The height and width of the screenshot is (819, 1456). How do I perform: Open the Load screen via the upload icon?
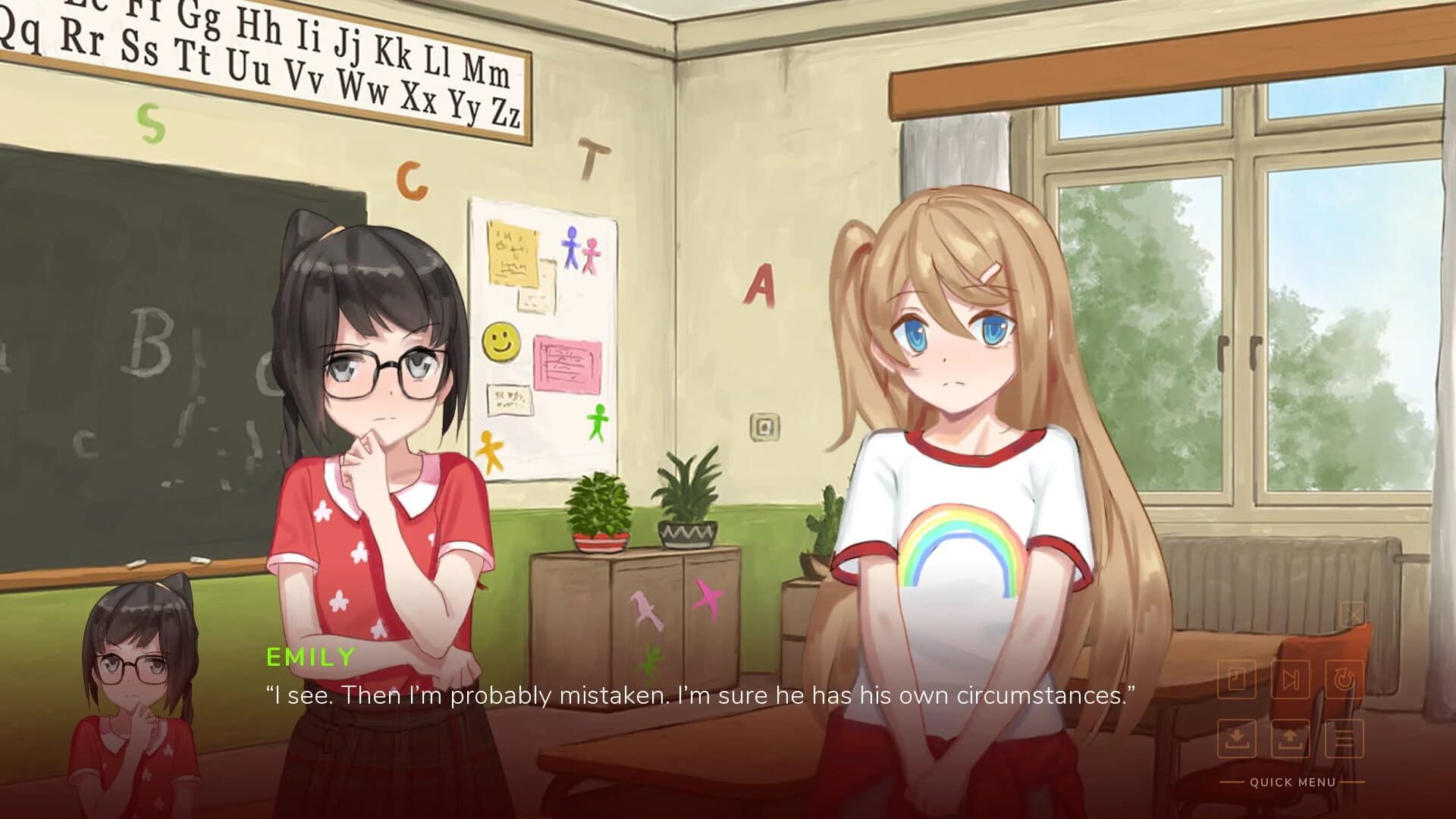coord(1290,737)
